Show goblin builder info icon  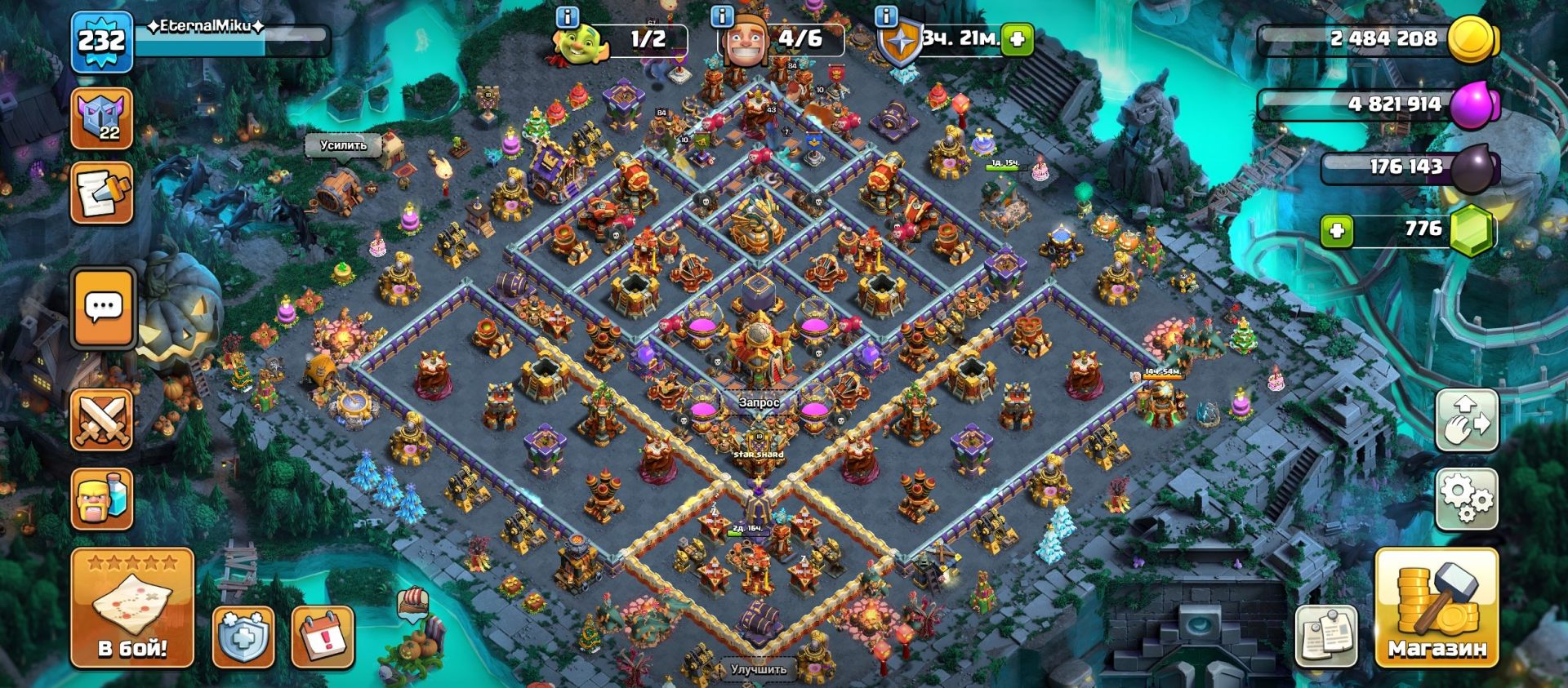(567, 16)
